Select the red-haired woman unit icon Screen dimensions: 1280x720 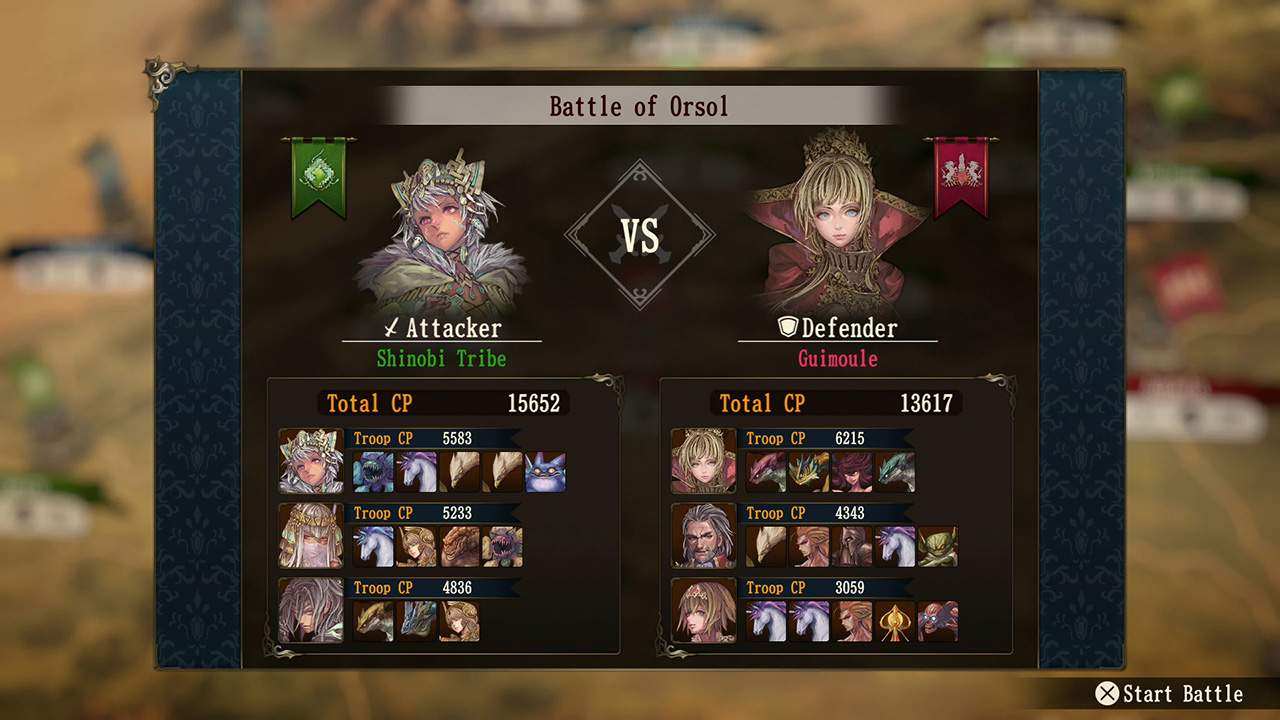(x=851, y=472)
